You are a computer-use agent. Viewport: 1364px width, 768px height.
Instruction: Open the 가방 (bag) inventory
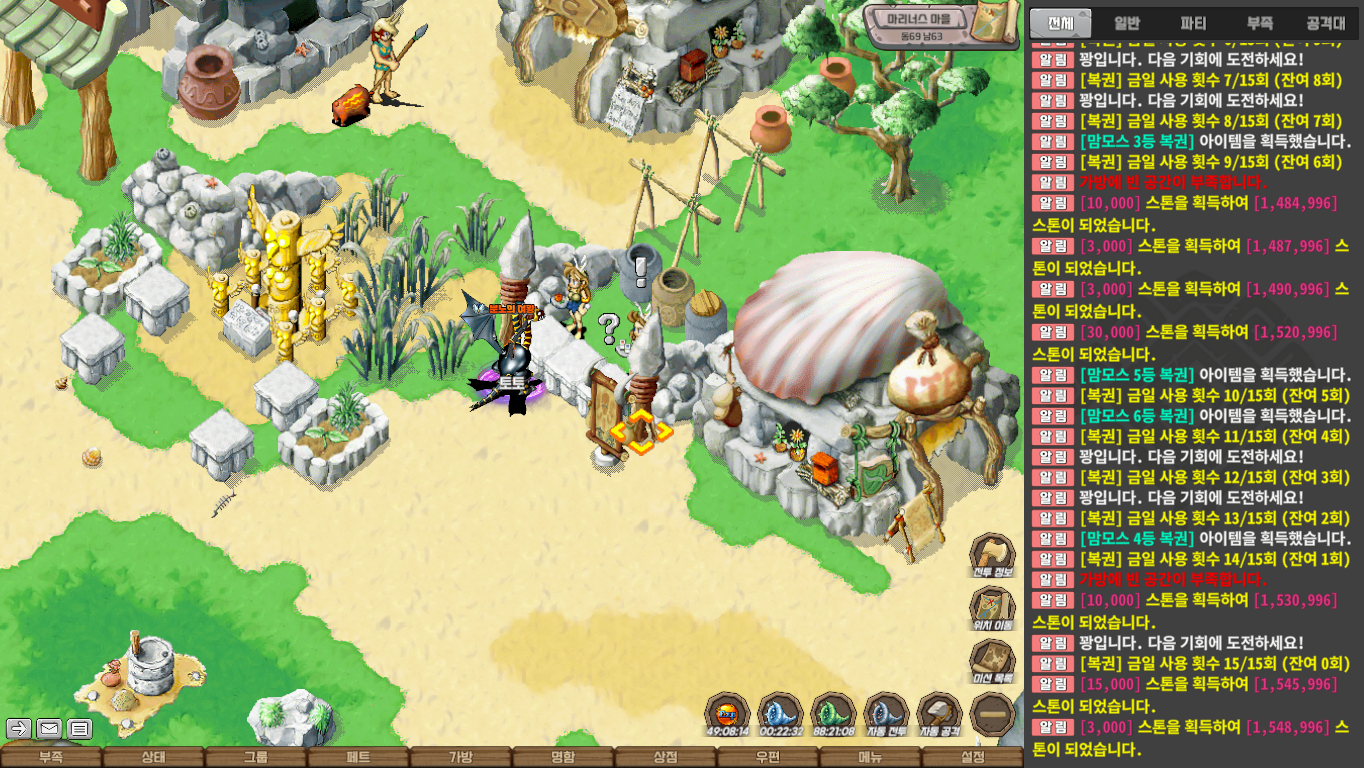[460, 758]
